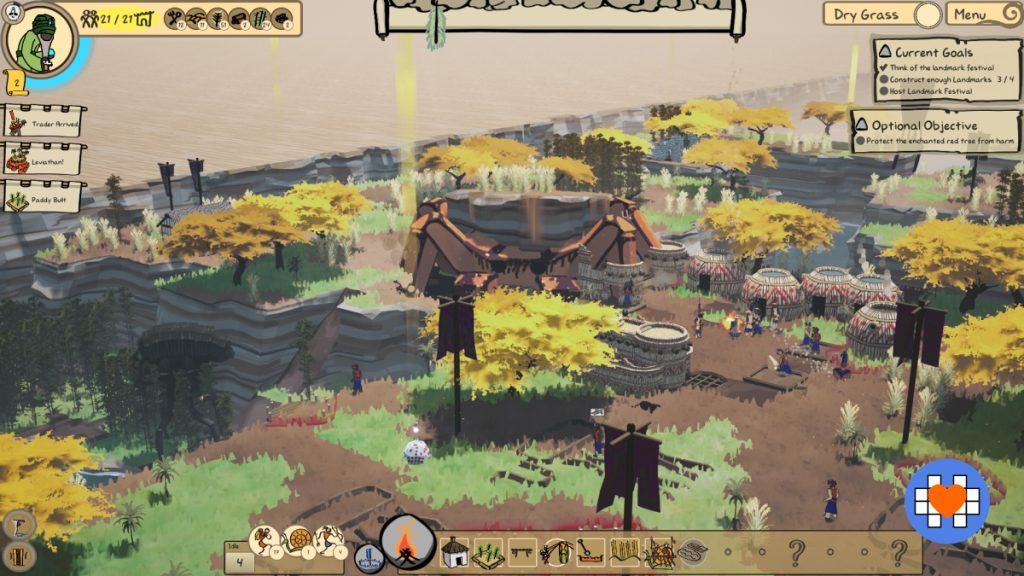Select the drying rack building icon
This screenshot has width=1024, height=576.
[520, 551]
